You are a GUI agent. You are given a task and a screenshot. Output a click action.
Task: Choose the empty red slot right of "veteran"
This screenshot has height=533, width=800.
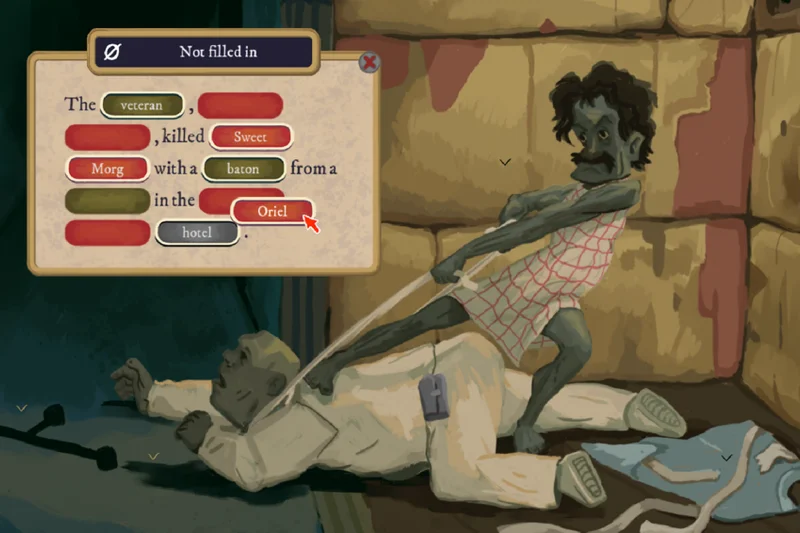[x=240, y=104]
